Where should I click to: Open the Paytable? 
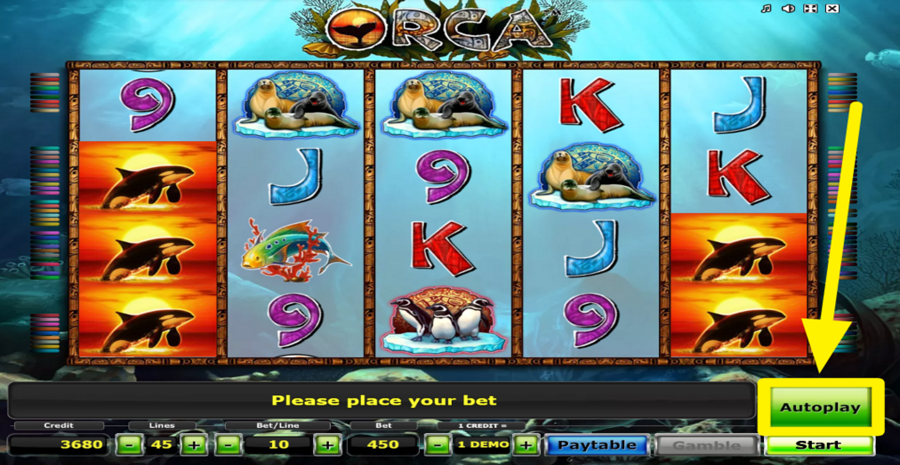coord(596,445)
